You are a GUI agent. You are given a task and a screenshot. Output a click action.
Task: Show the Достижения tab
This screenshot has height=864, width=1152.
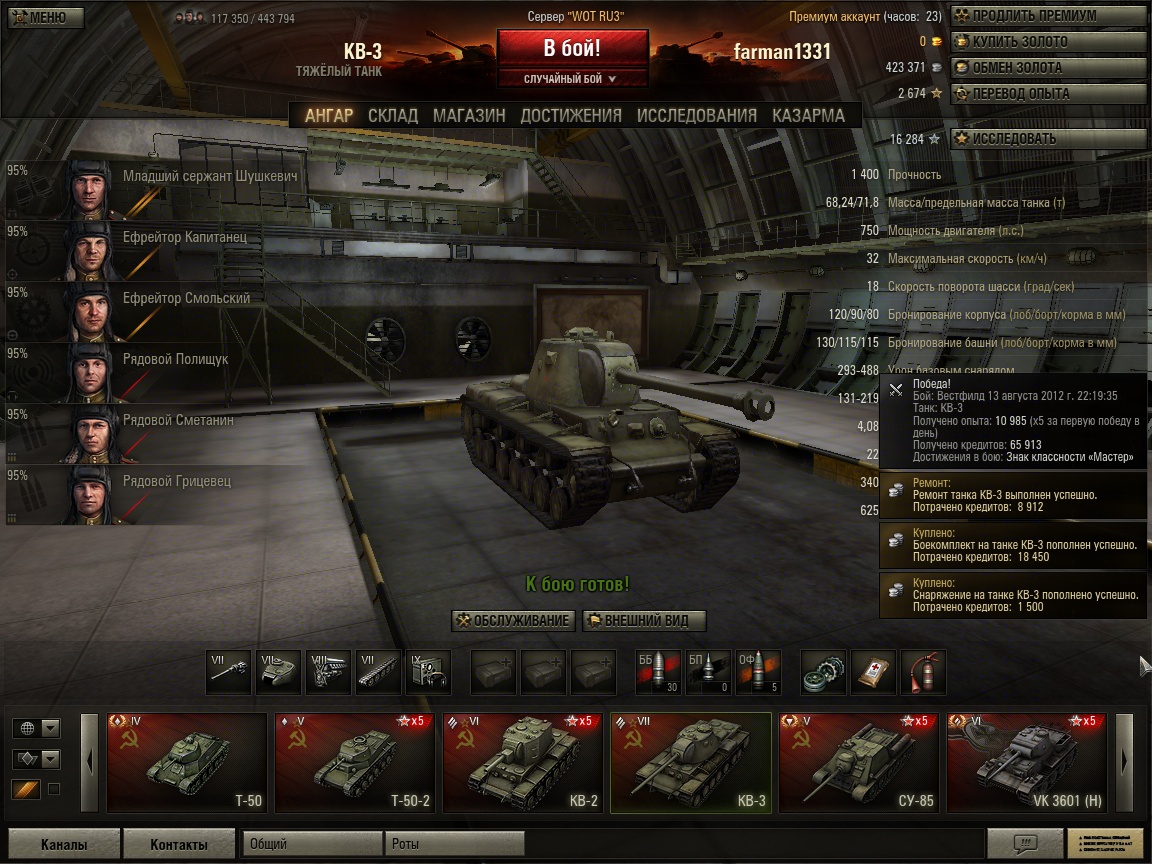(571, 115)
